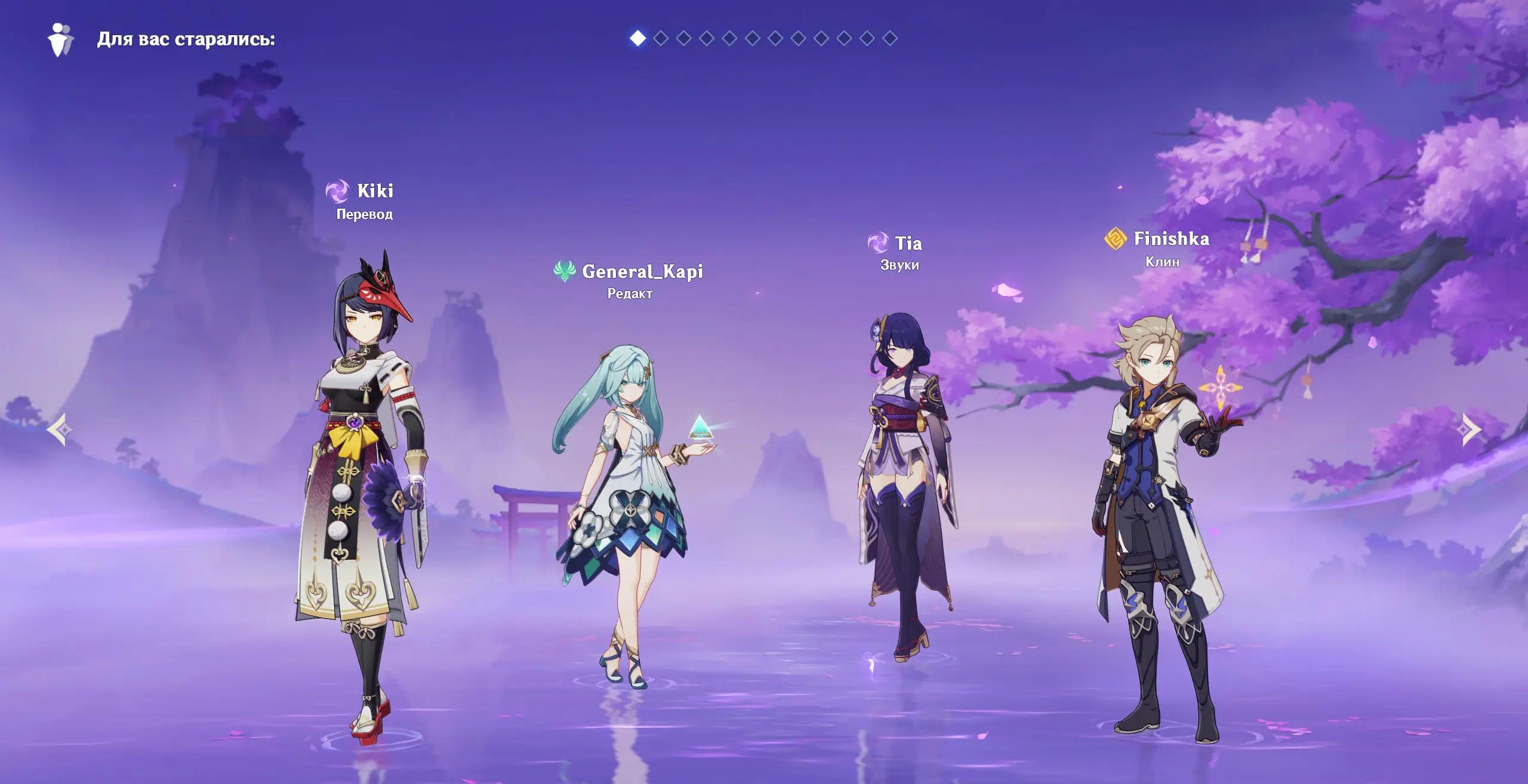Screen dimensions: 1528x784
Task: Select the Kiki character name label
Action: coord(375,191)
